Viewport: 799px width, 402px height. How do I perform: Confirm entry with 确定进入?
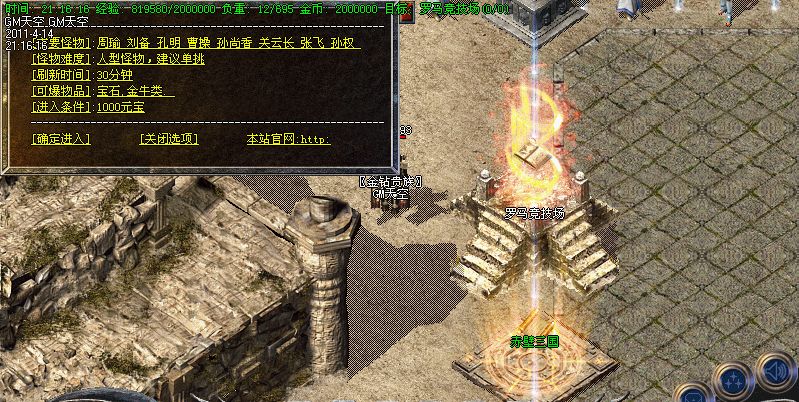coord(61,139)
